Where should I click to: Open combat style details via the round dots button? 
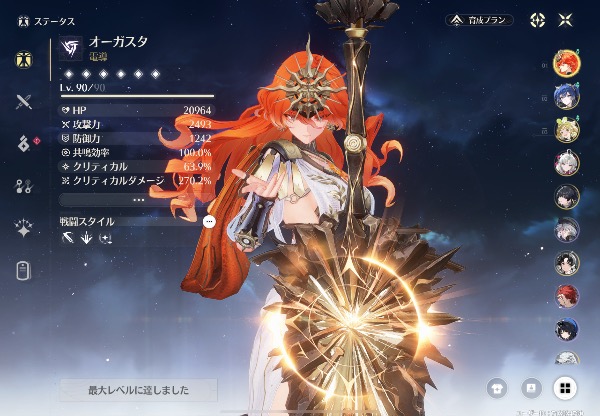coord(209,221)
